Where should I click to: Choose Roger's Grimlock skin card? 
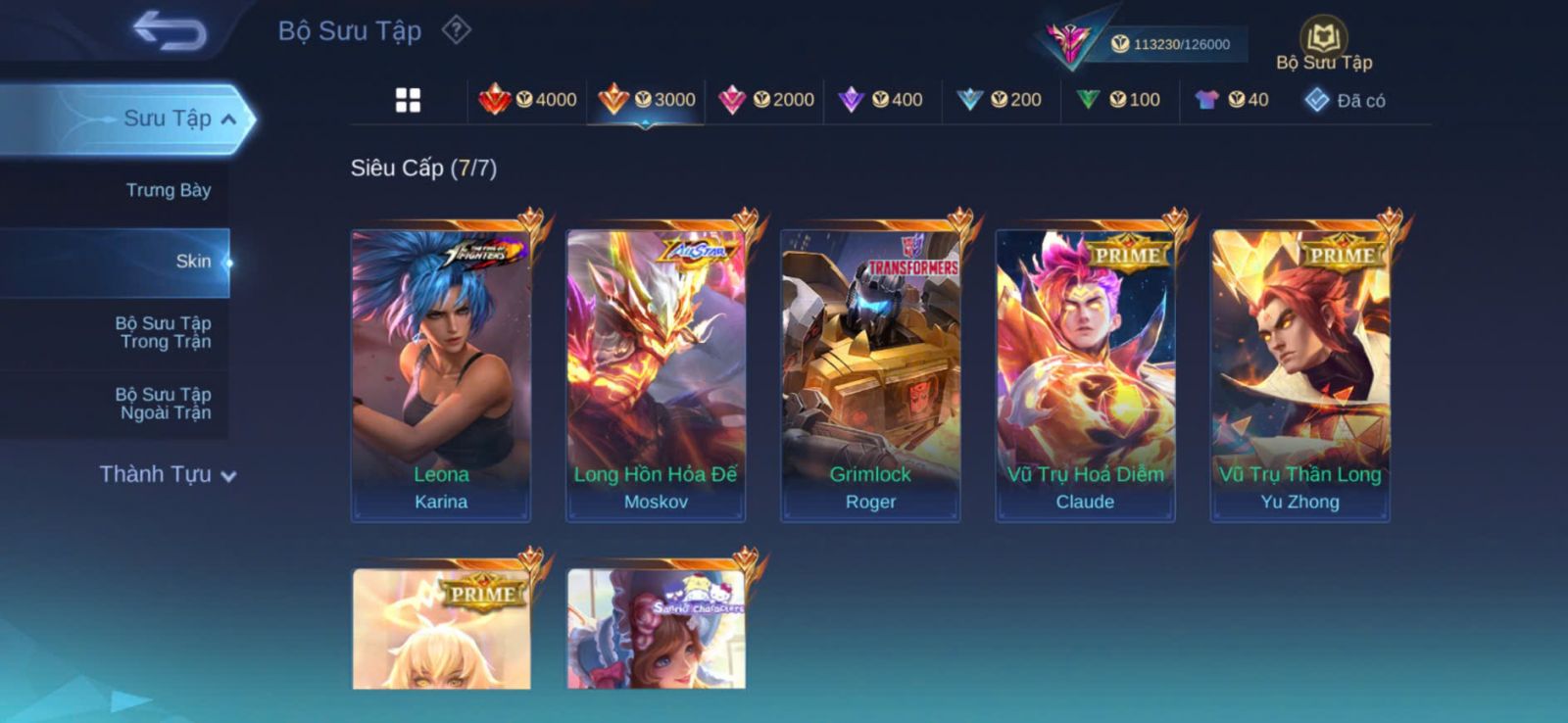[x=870, y=374]
